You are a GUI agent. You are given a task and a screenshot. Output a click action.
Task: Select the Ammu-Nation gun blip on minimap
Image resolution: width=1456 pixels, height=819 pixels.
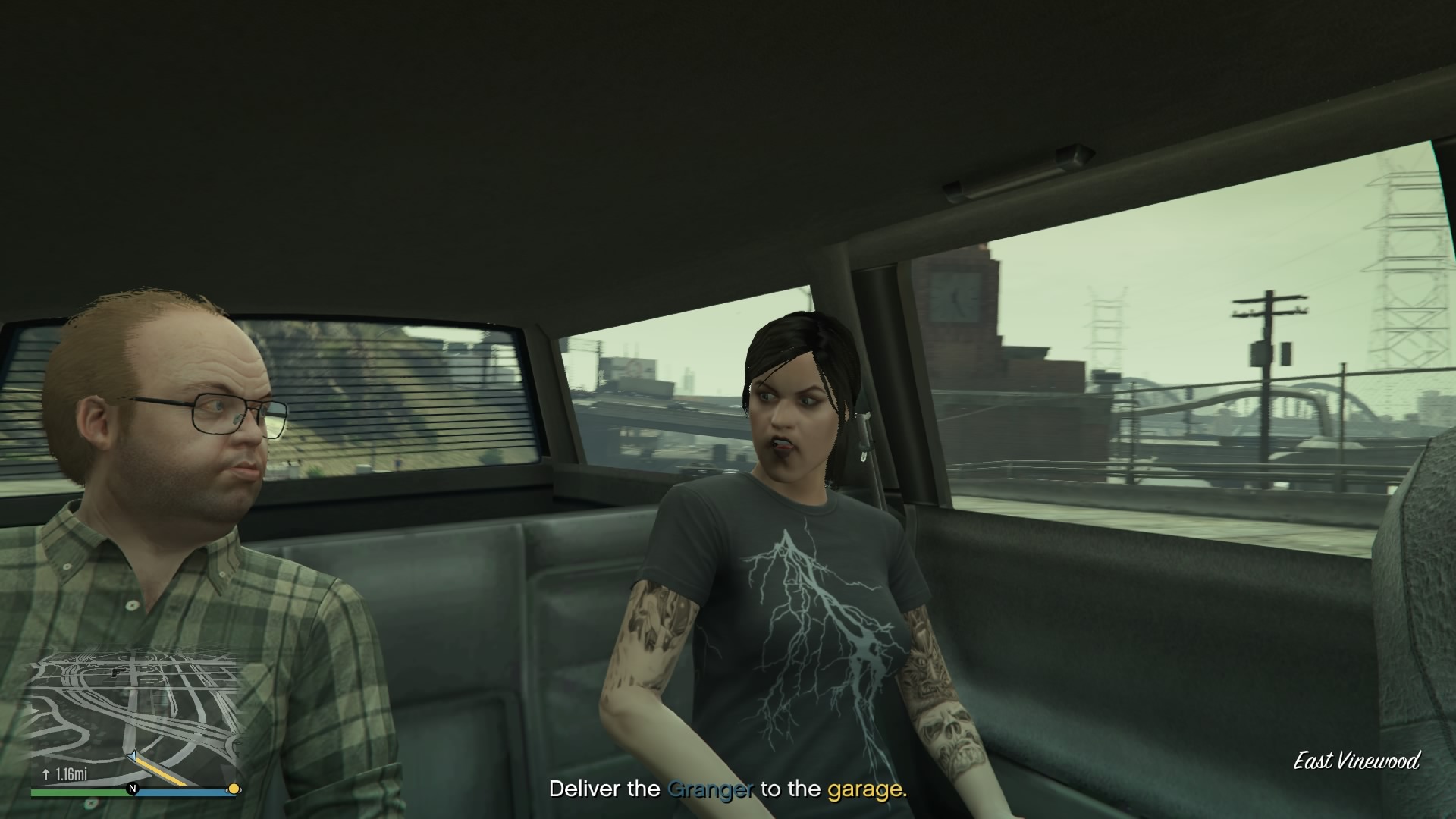click(118, 672)
